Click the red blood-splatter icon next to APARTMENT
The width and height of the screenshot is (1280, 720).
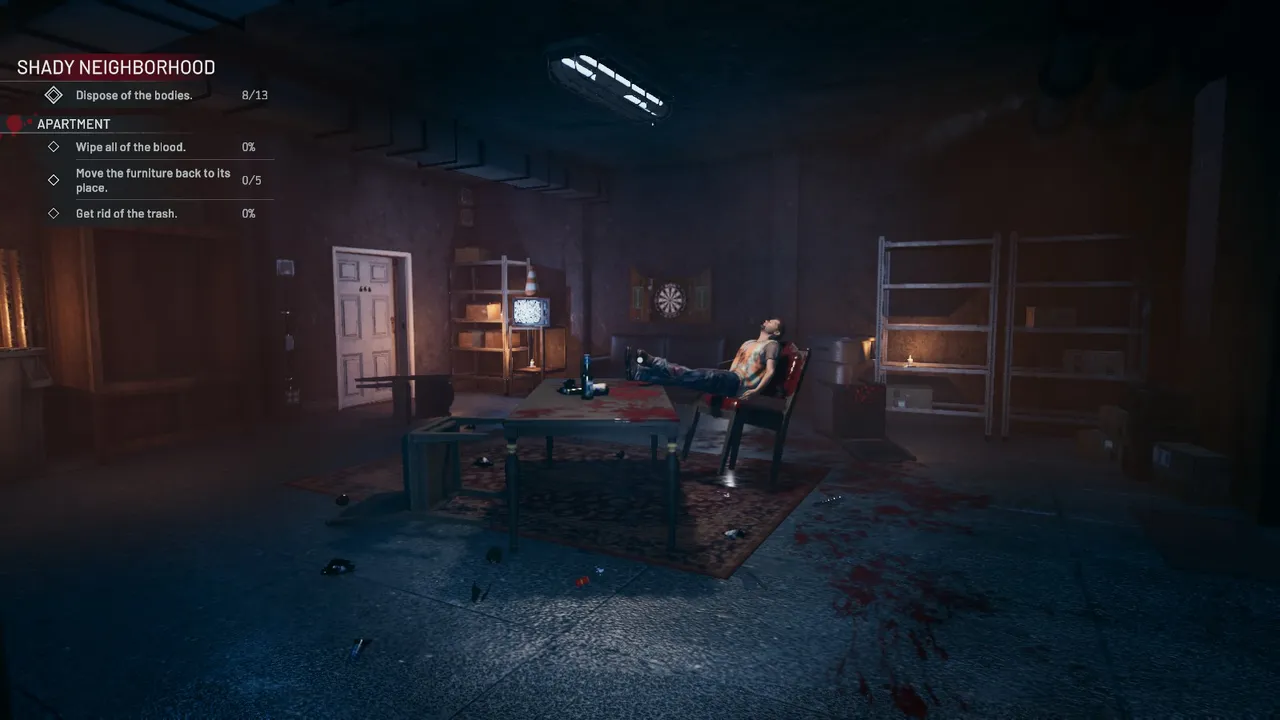(x=14, y=122)
